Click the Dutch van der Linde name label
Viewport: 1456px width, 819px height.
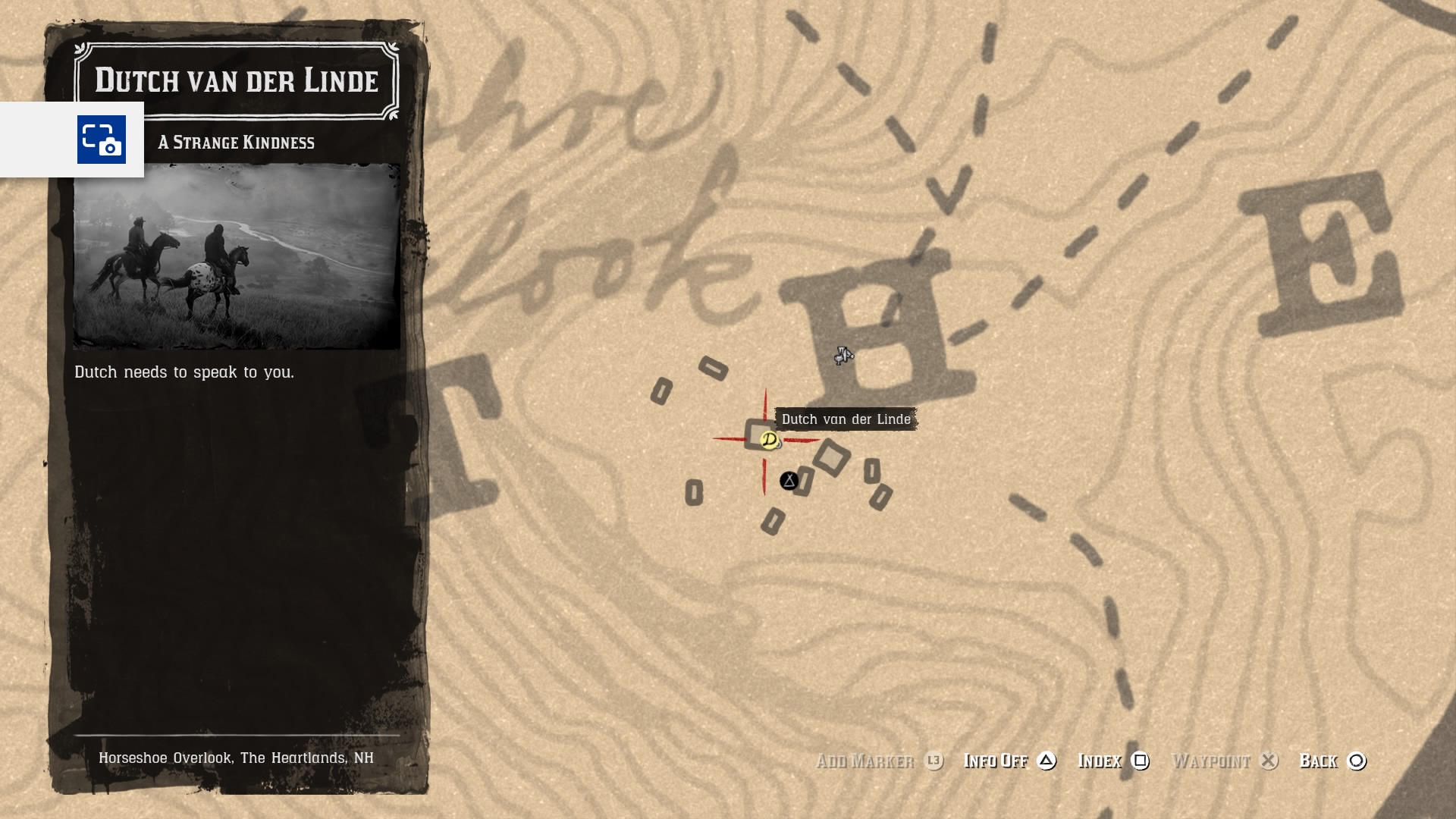[845, 419]
